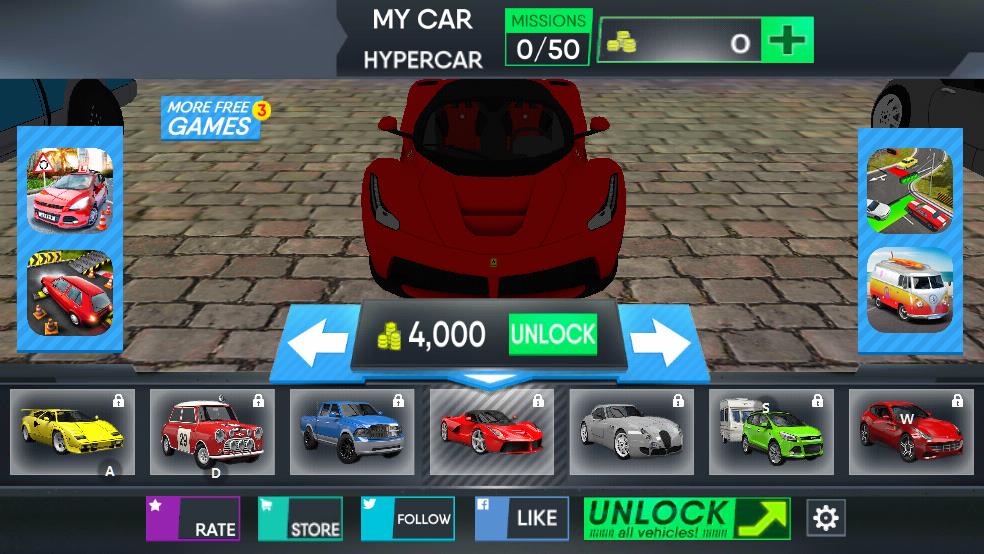Screen dimensions: 984x554
Task: Choose the silver sports car
Action: tap(632, 432)
